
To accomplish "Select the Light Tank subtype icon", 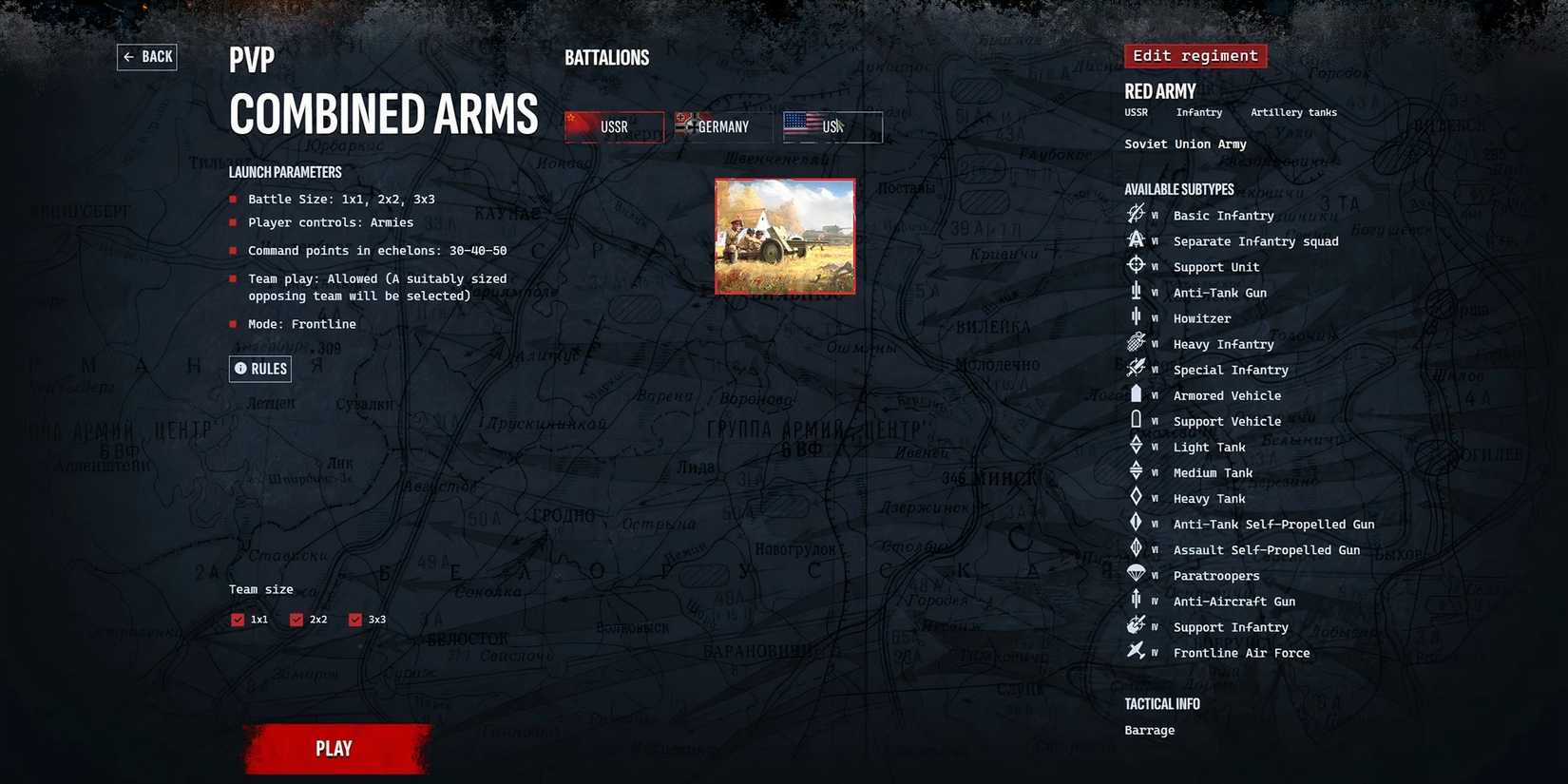I will (x=1137, y=445).
